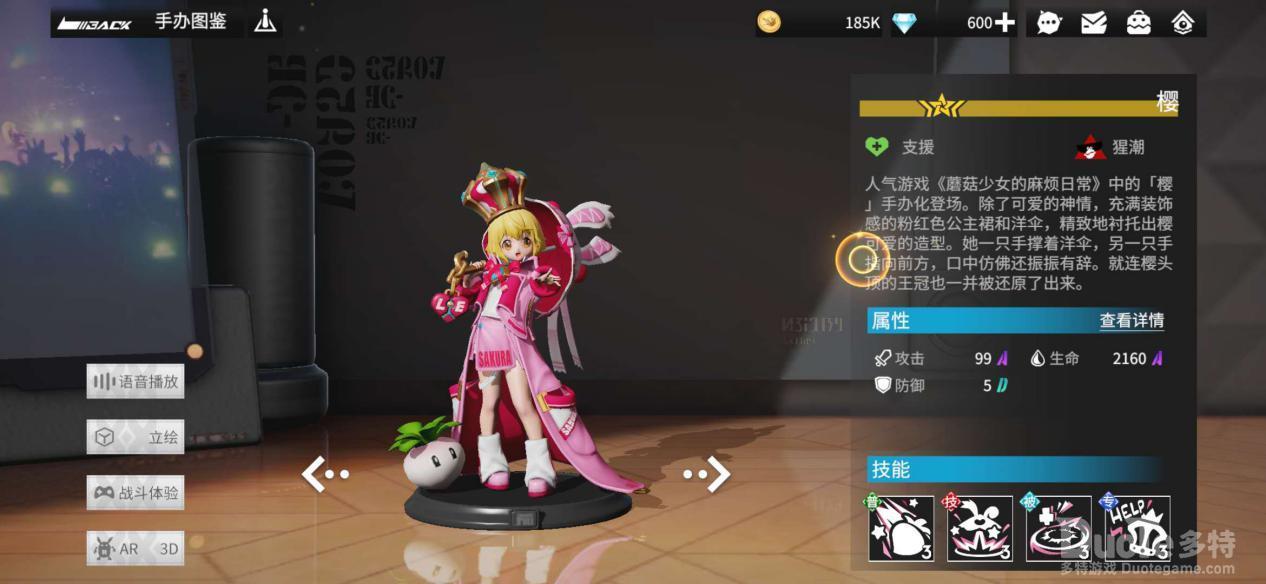Screen dimensions: 1266x584
Task: Click the warning triangle icon beside 手办图鉴
Action: coord(265,21)
